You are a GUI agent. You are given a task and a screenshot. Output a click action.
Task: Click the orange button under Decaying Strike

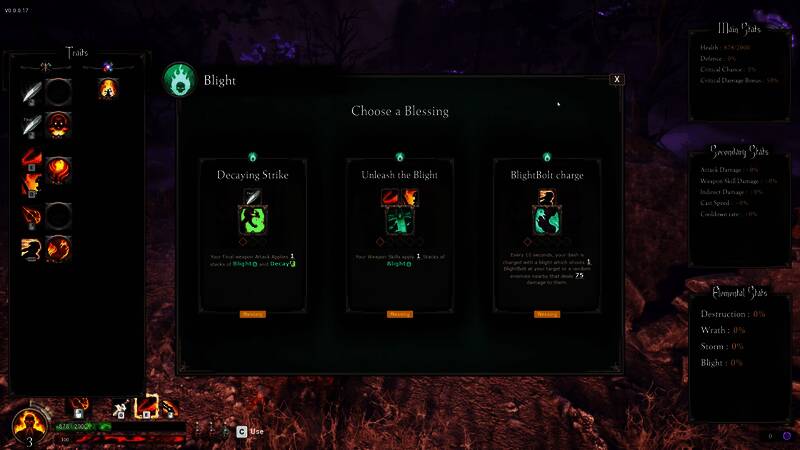click(252, 314)
